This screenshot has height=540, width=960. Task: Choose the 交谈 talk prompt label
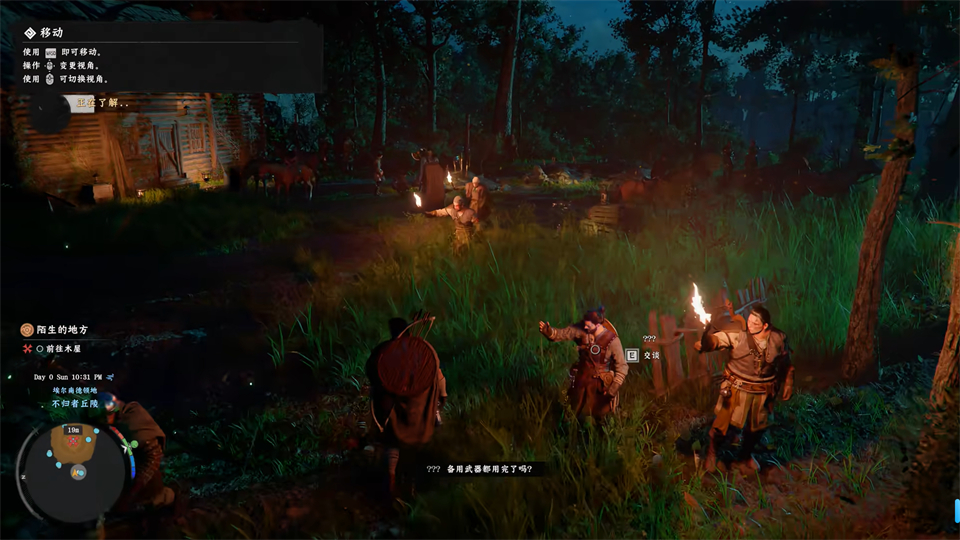tap(651, 354)
